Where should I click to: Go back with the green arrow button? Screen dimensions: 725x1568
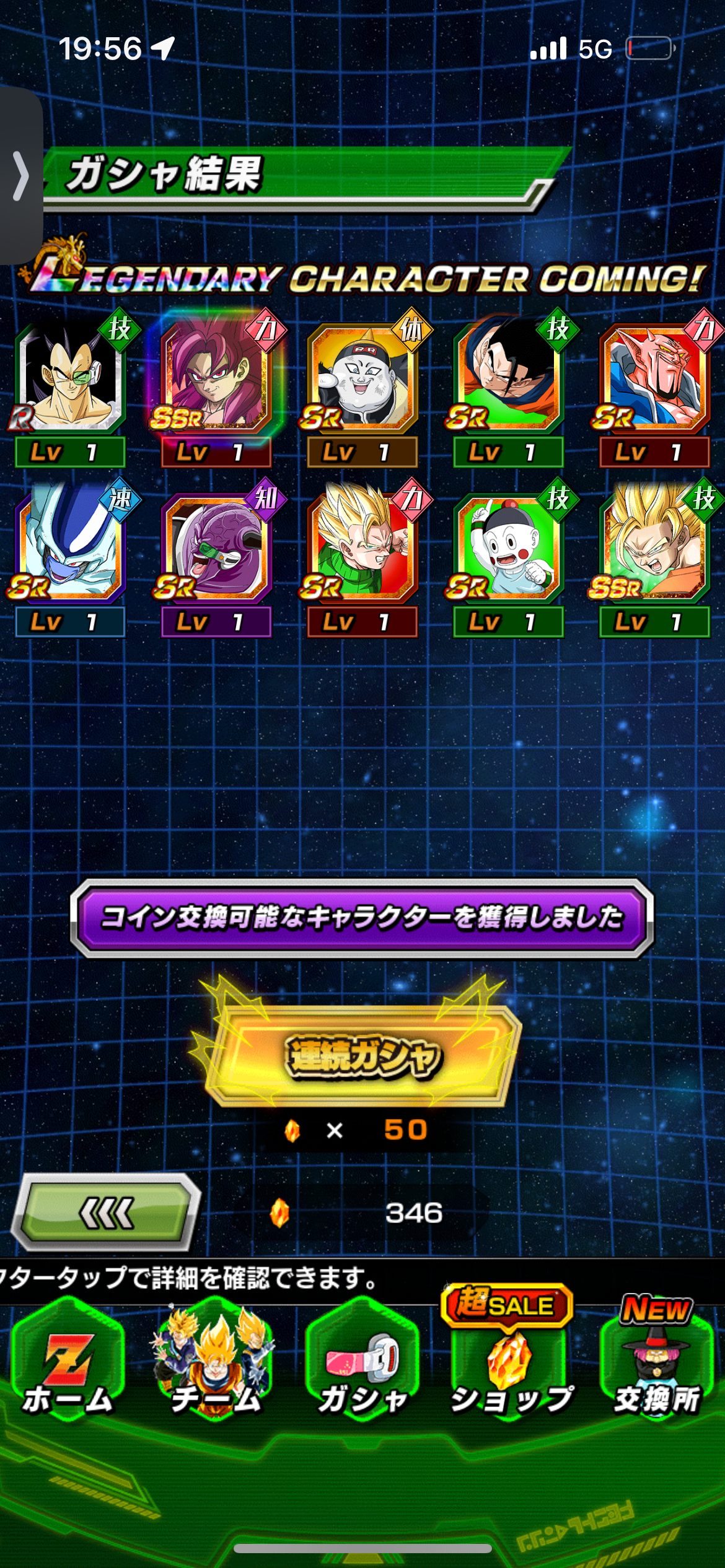click(106, 1212)
